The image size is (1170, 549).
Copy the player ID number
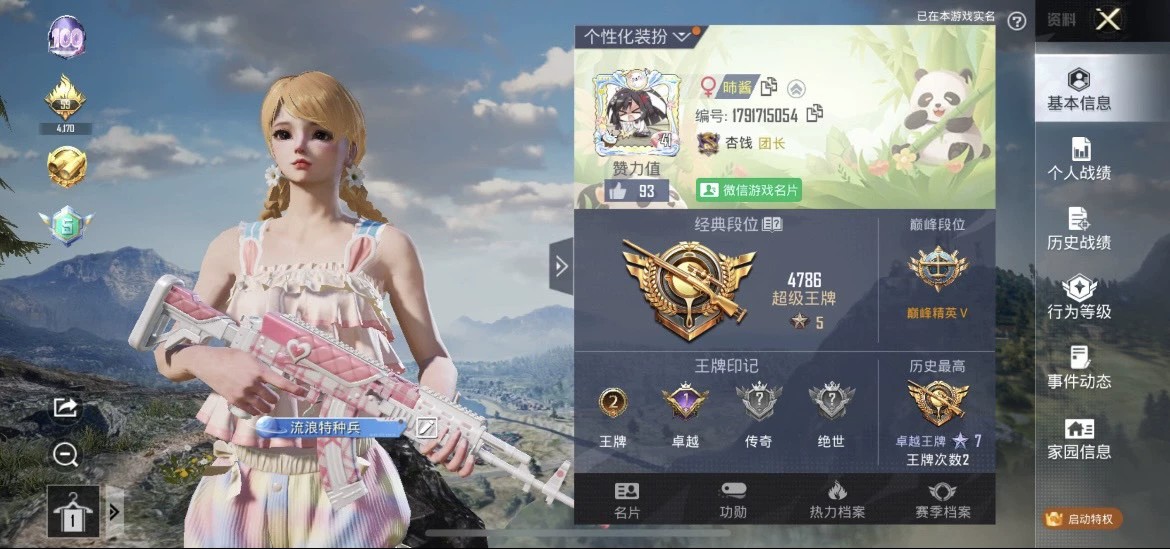[x=814, y=114]
